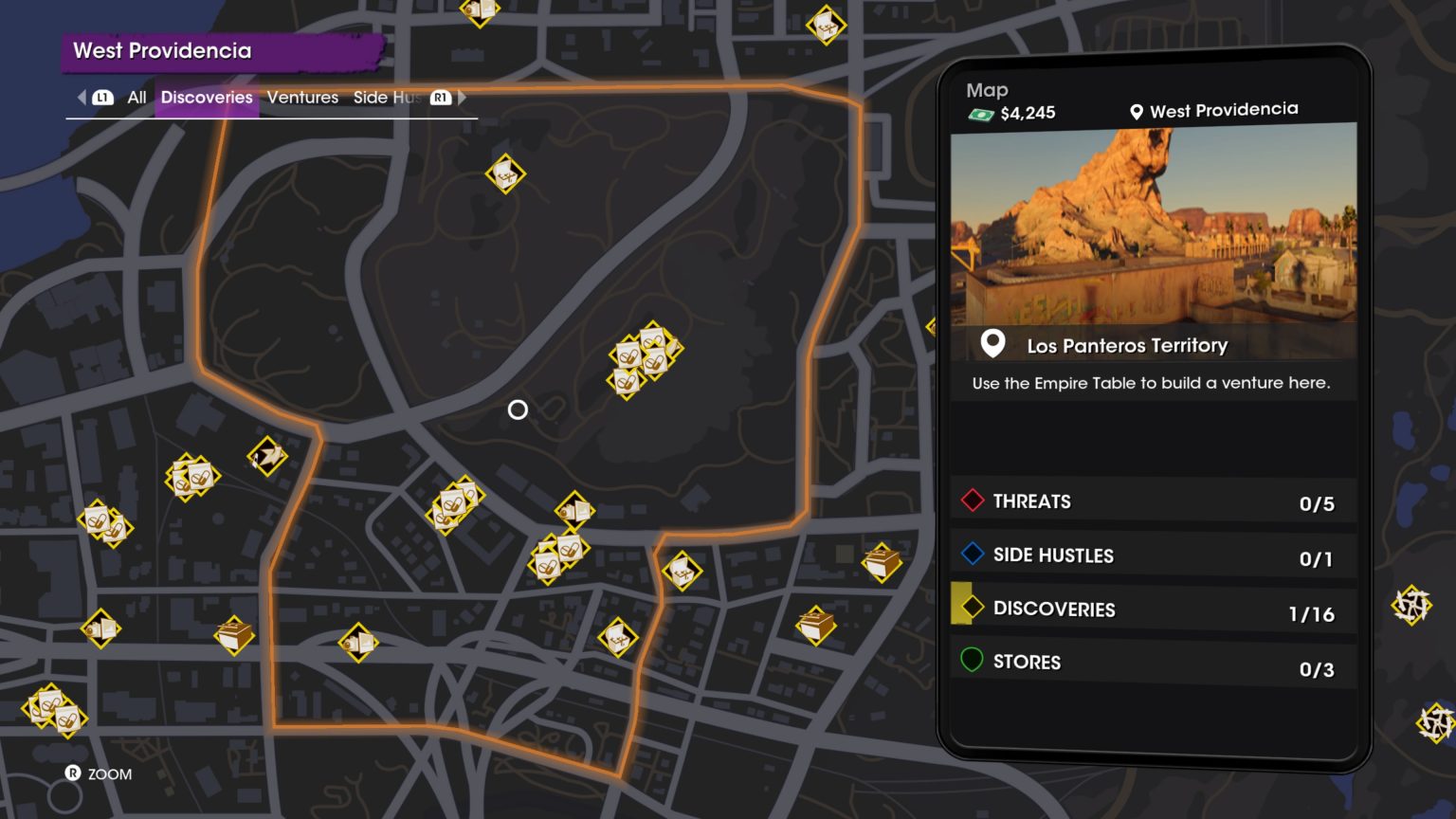The image size is (1456, 819).
Task: Click the red Threats diamond icon in the legend
Action: click(x=971, y=500)
